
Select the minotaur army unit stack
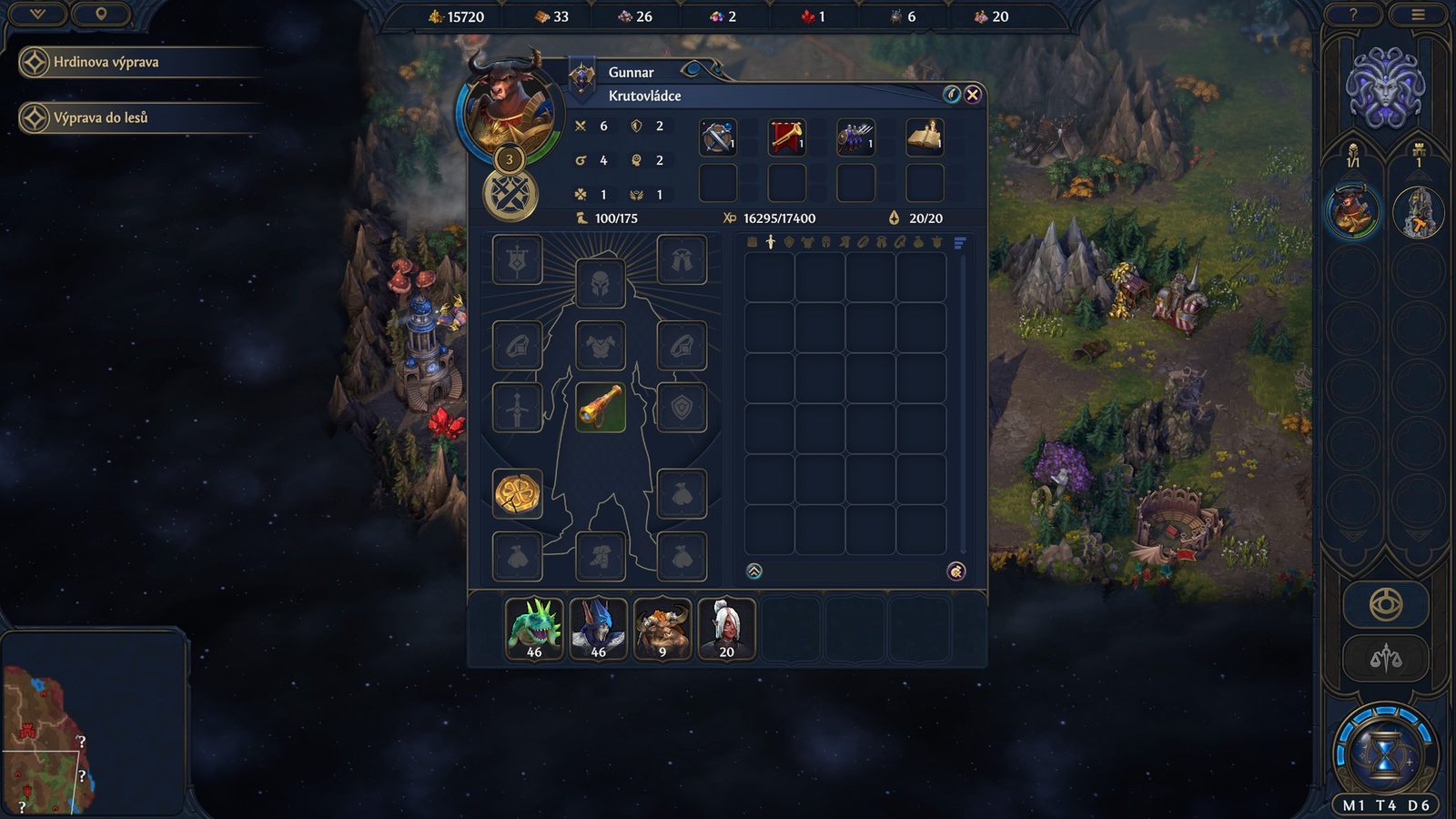[x=662, y=628]
